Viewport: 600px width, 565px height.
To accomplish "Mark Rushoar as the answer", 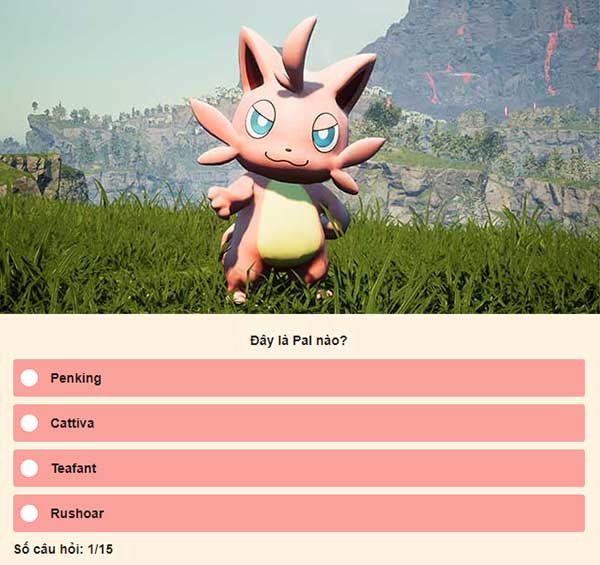I will (x=30, y=513).
